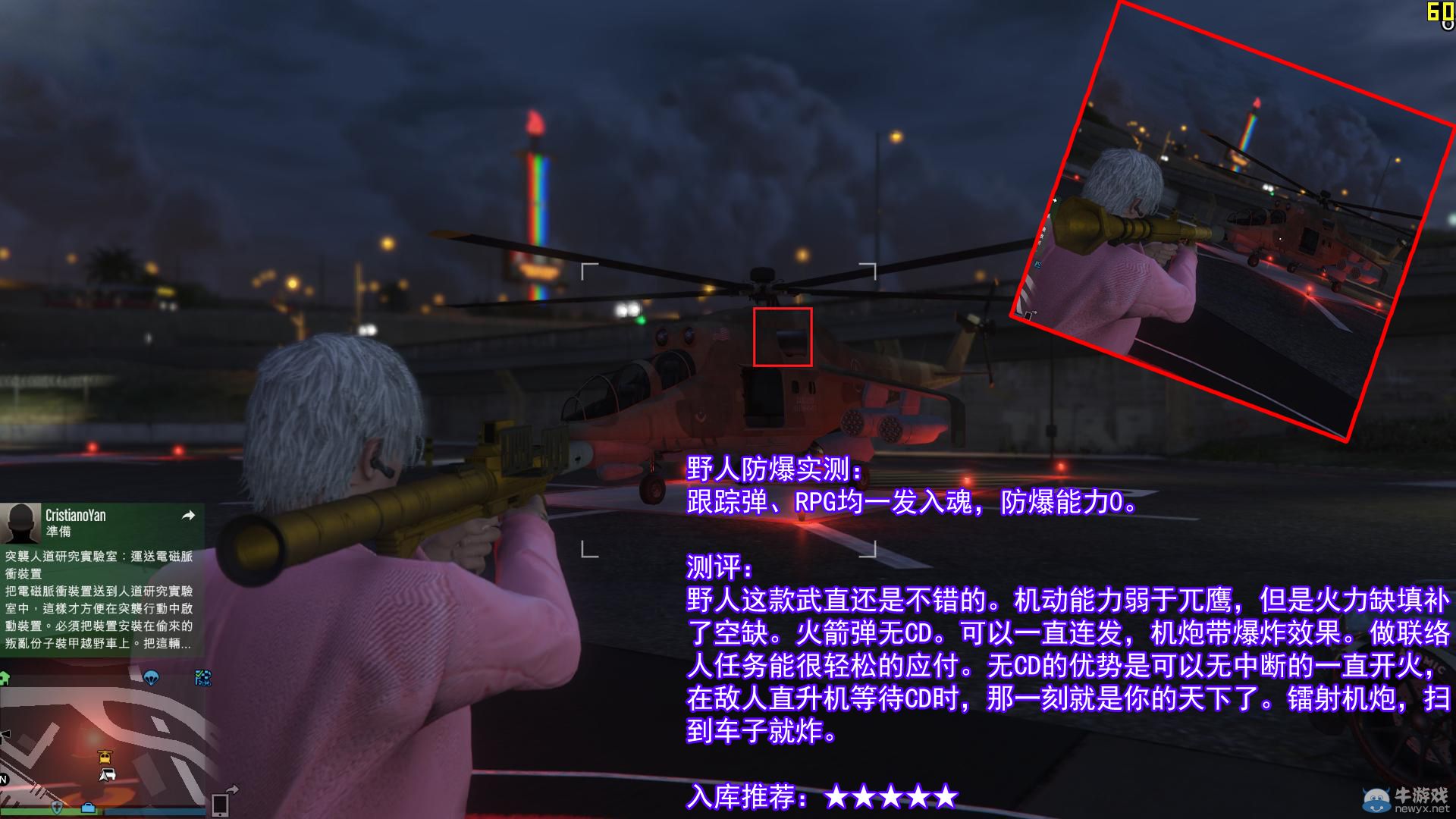Image resolution: width=1456 pixels, height=819 pixels.
Task: Tap the phone icon beside the minimap corner
Action: click(220, 805)
